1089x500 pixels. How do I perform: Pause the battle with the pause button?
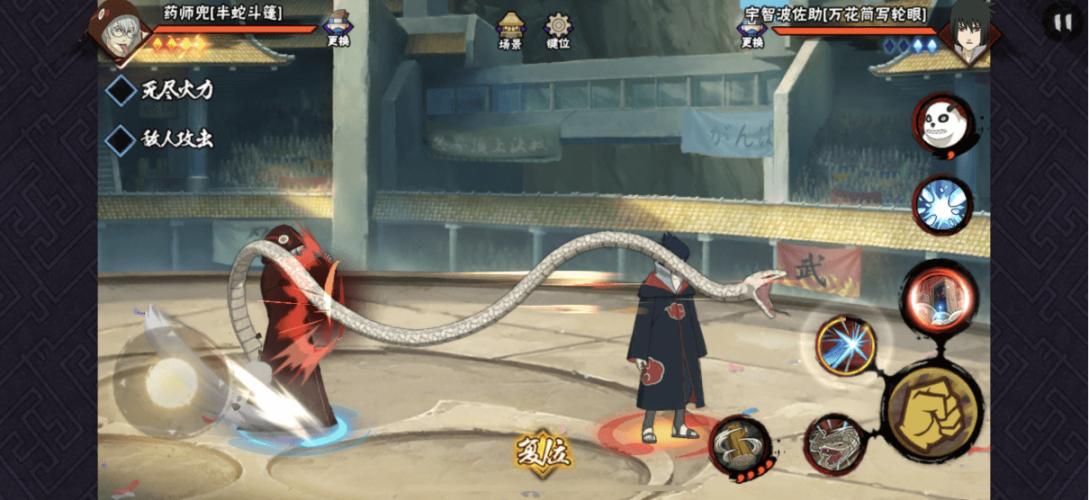coord(1061,22)
